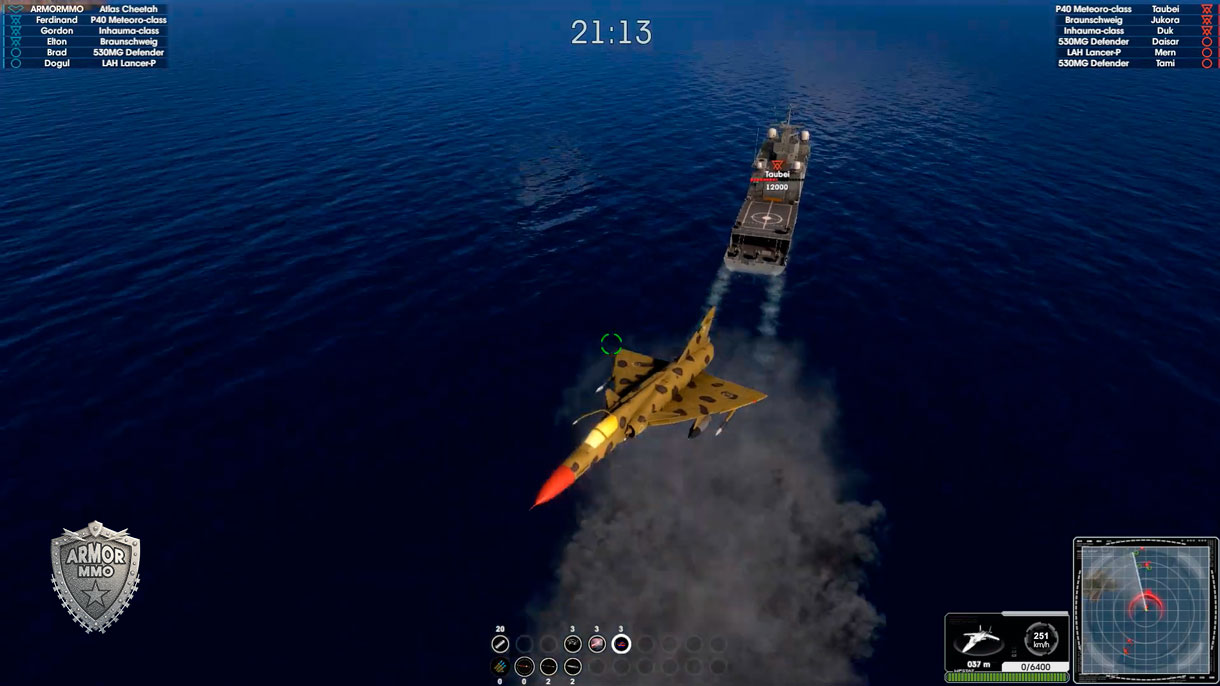Activate the multicolored striped rockets slot
This screenshot has height=686, width=1220.
[x=500, y=667]
